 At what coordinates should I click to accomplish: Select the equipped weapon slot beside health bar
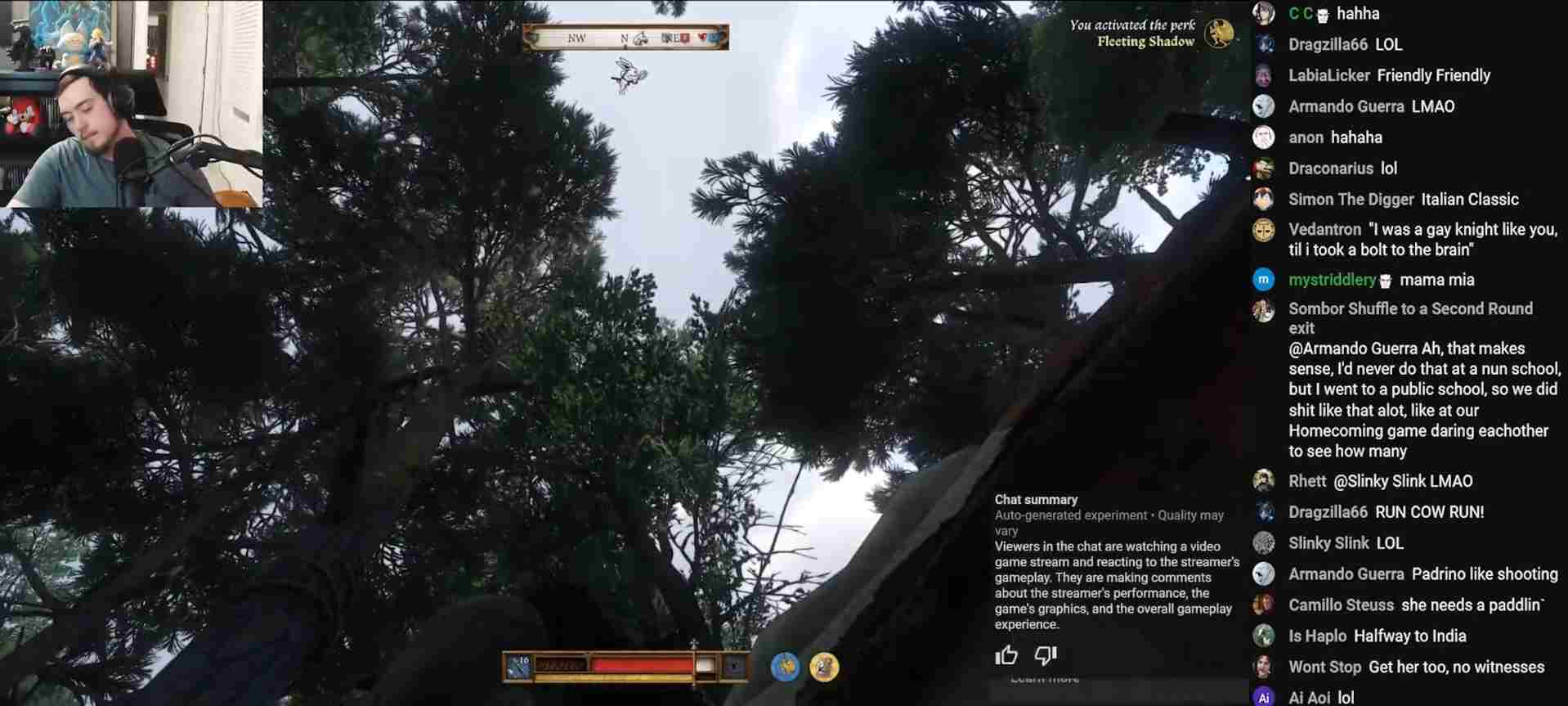(518, 667)
